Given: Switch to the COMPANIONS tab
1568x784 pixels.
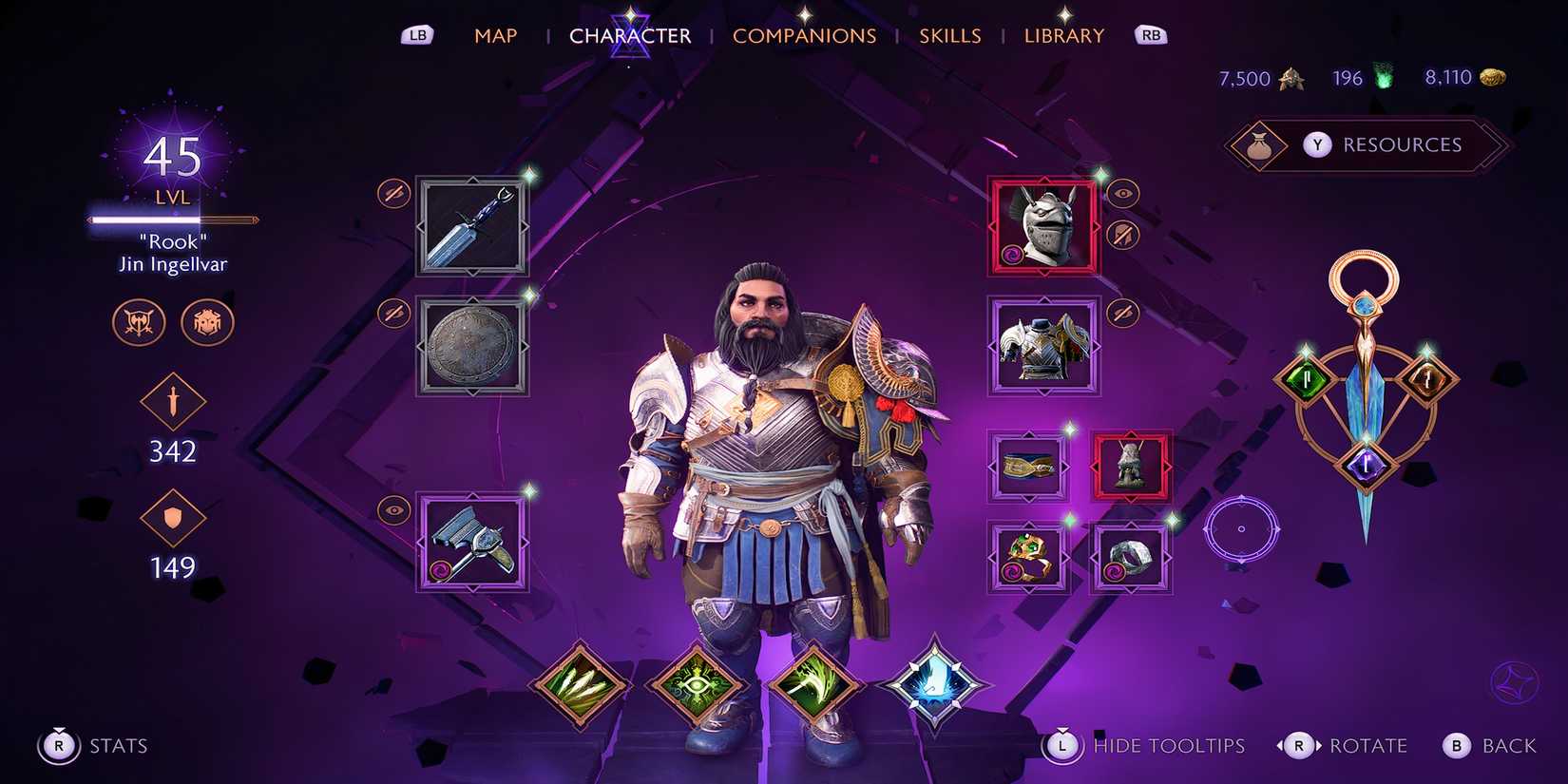Looking at the screenshot, I should click(805, 35).
